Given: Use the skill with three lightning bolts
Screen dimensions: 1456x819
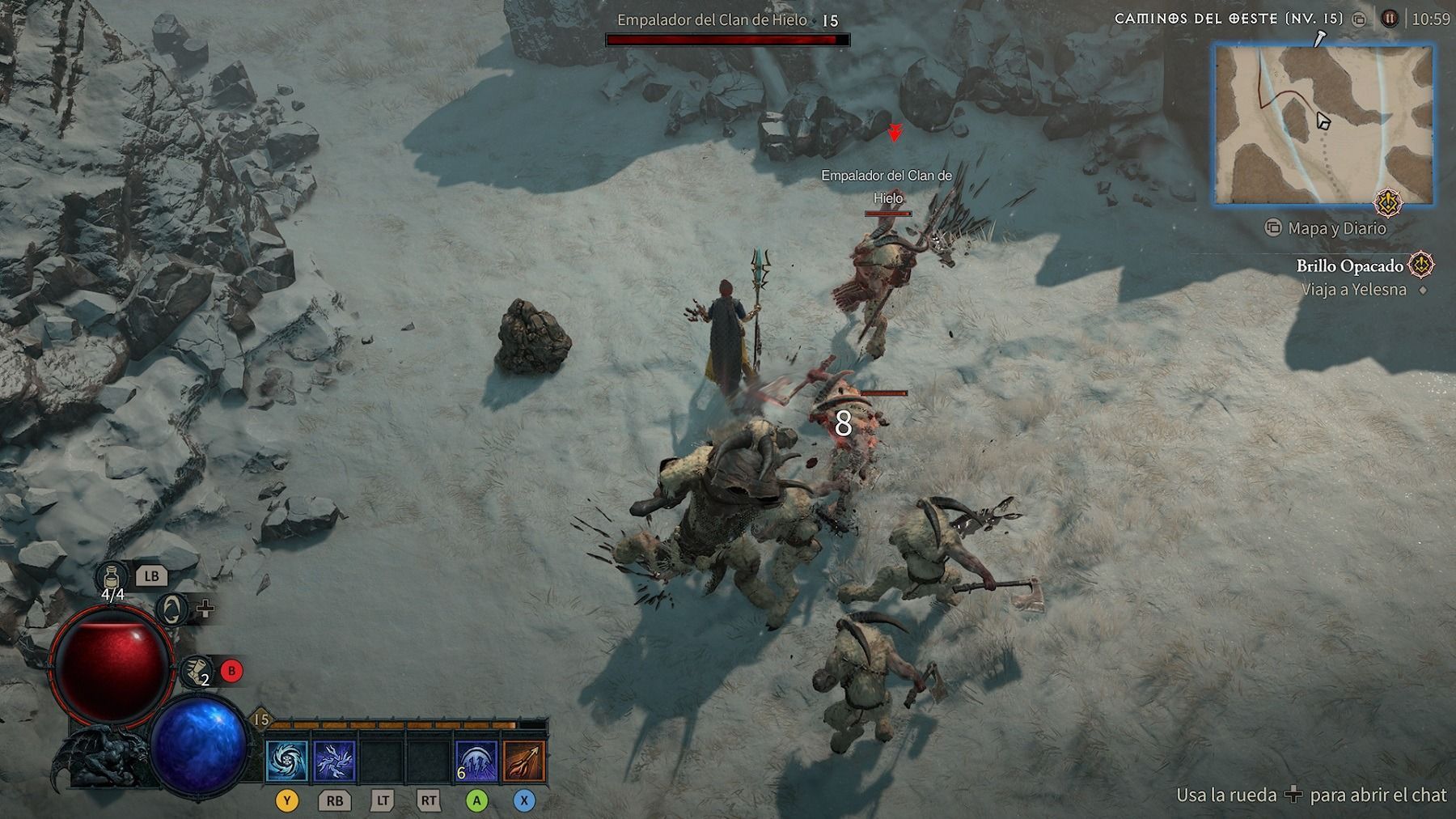Looking at the screenshot, I should click(476, 762).
